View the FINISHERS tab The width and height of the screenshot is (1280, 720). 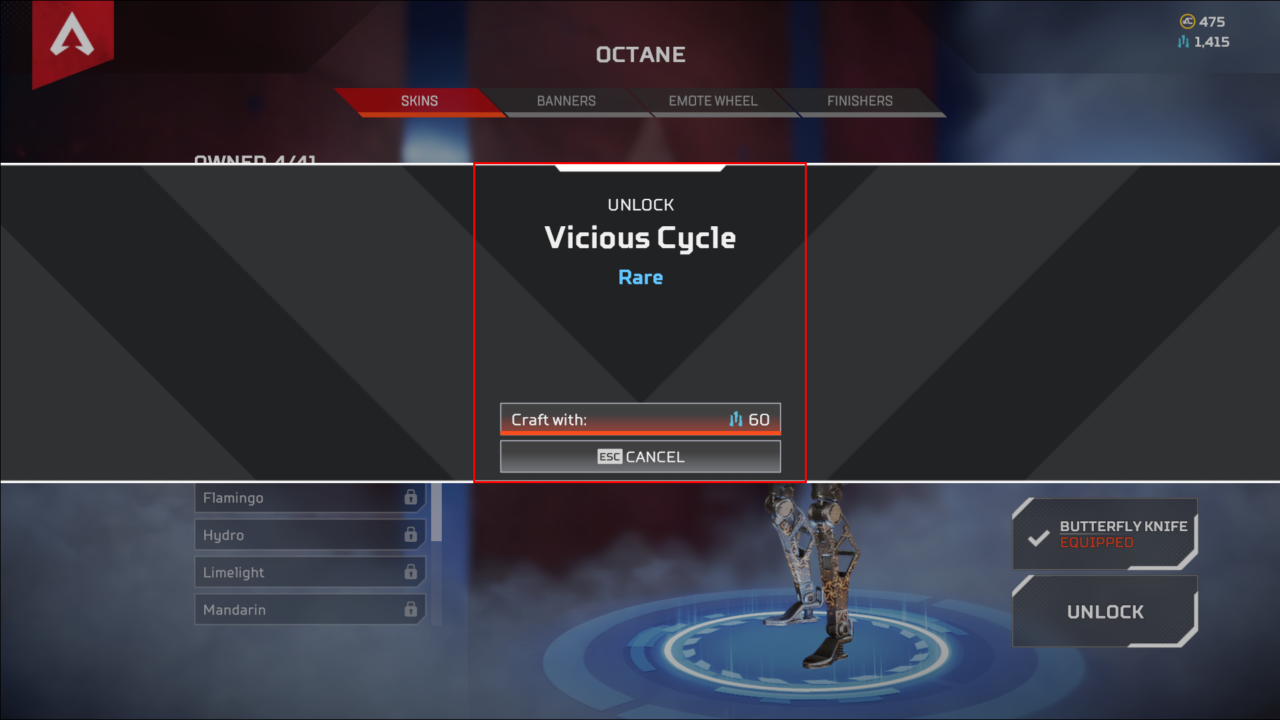[x=859, y=101]
